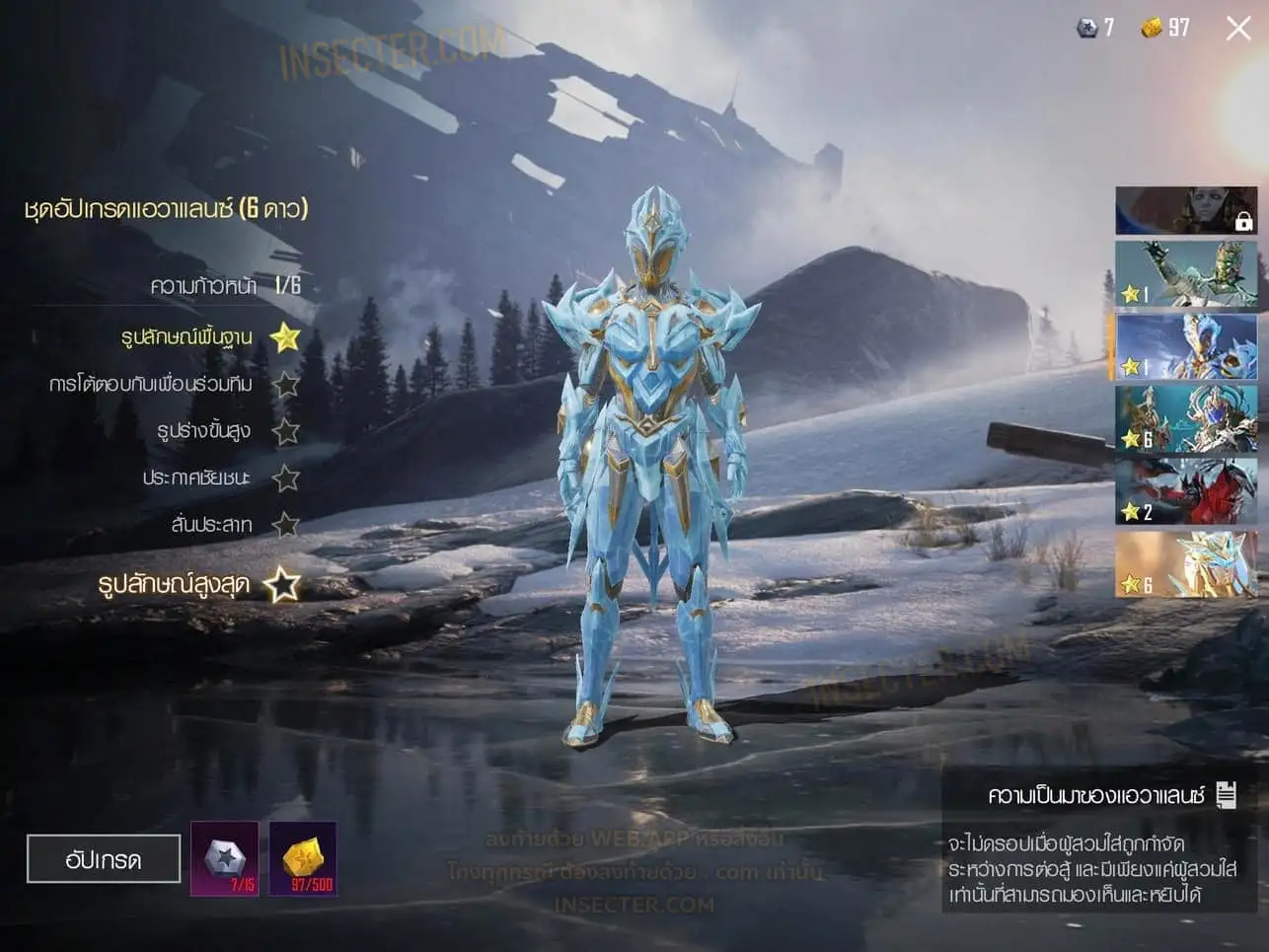Select the gold nugget material 97/500 icon
Screen dimensions: 1269x952
click(303, 859)
